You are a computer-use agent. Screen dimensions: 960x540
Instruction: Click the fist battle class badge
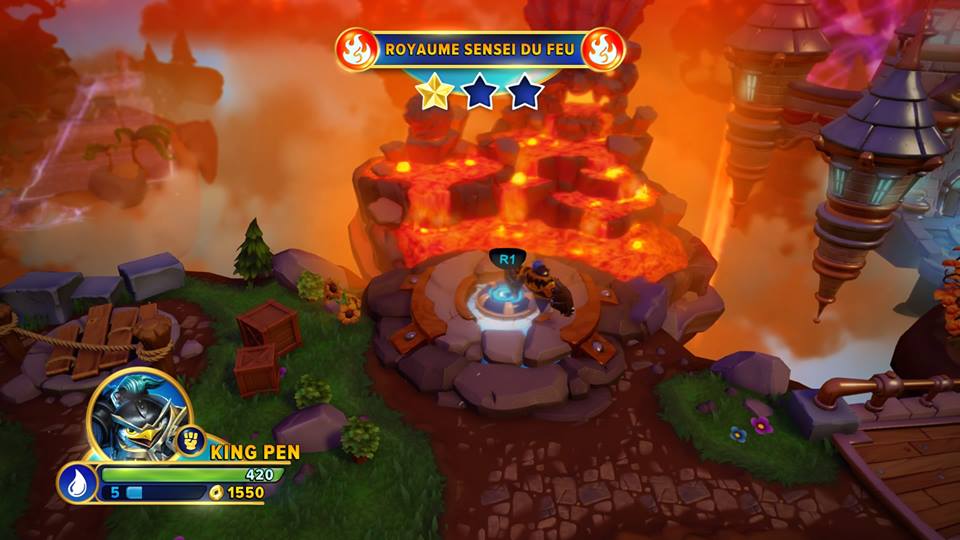click(190, 438)
